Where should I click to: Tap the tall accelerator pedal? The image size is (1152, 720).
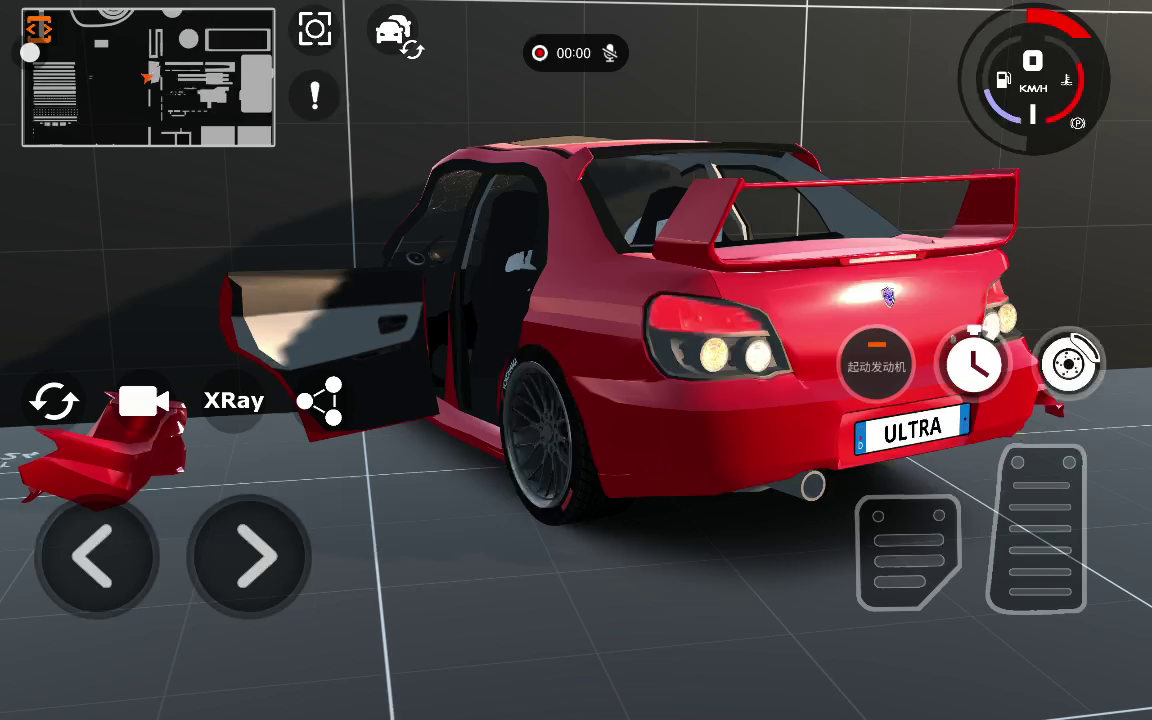click(1039, 528)
